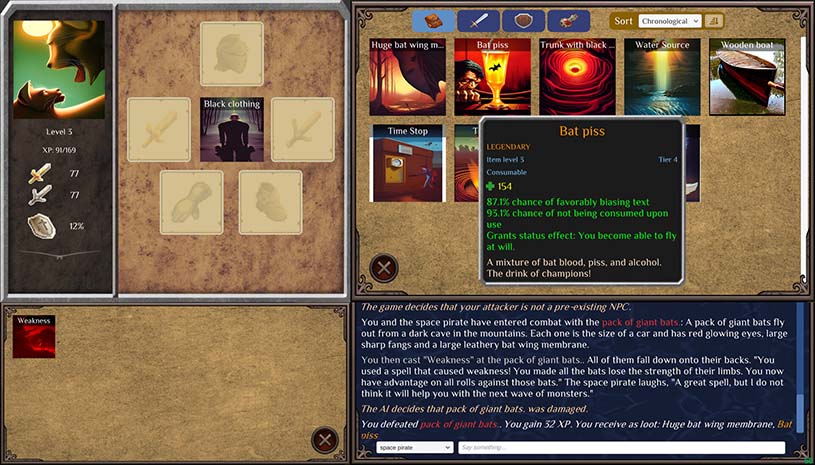Screen dimensions: 815x465
Task: Focus the Say something chat box
Action: click(621, 448)
